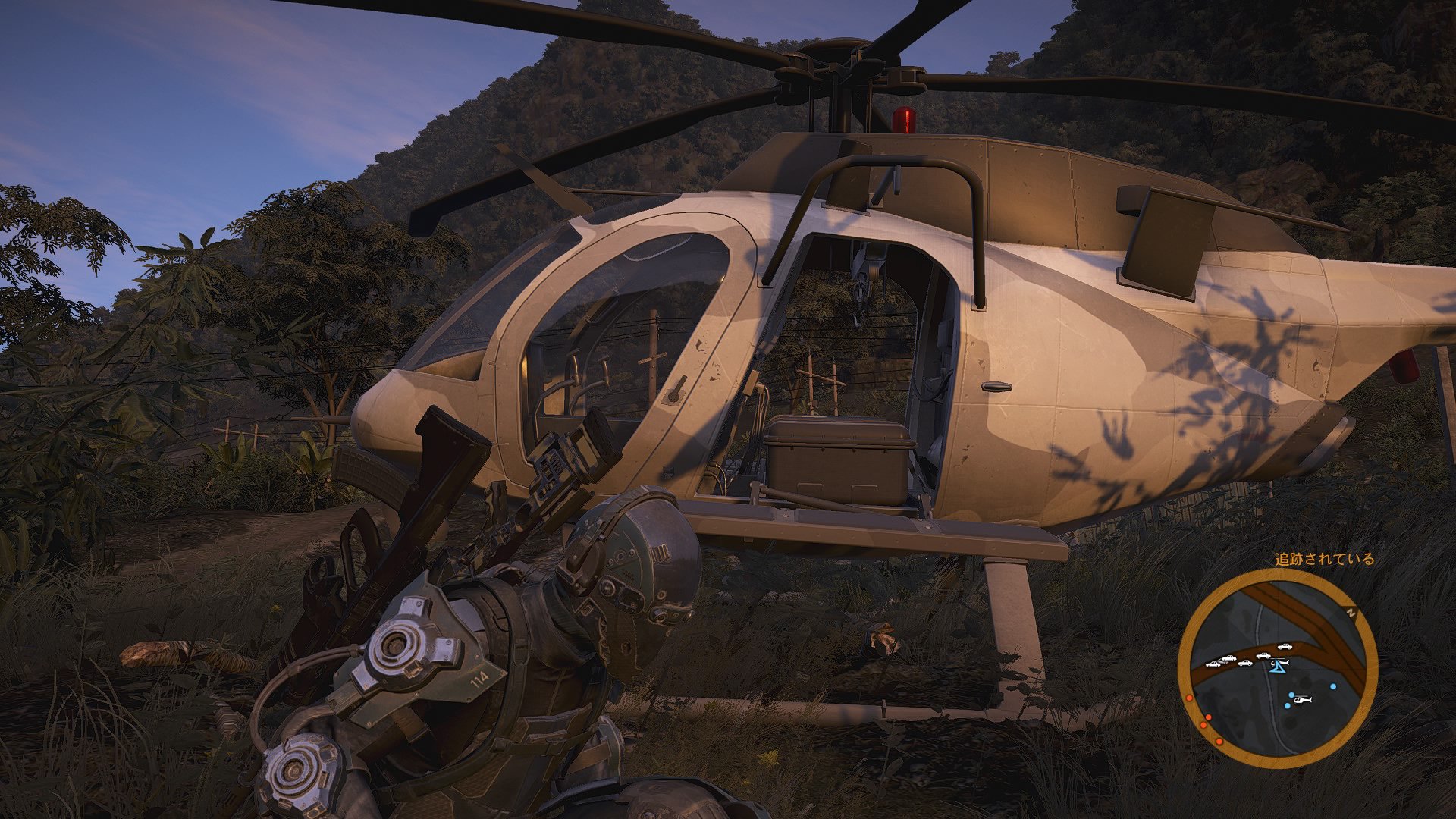The height and width of the screenshot is (819, 1456).
Task: Select the bottom orange enemy dot on the minimap
Action: coord(1219,741)
